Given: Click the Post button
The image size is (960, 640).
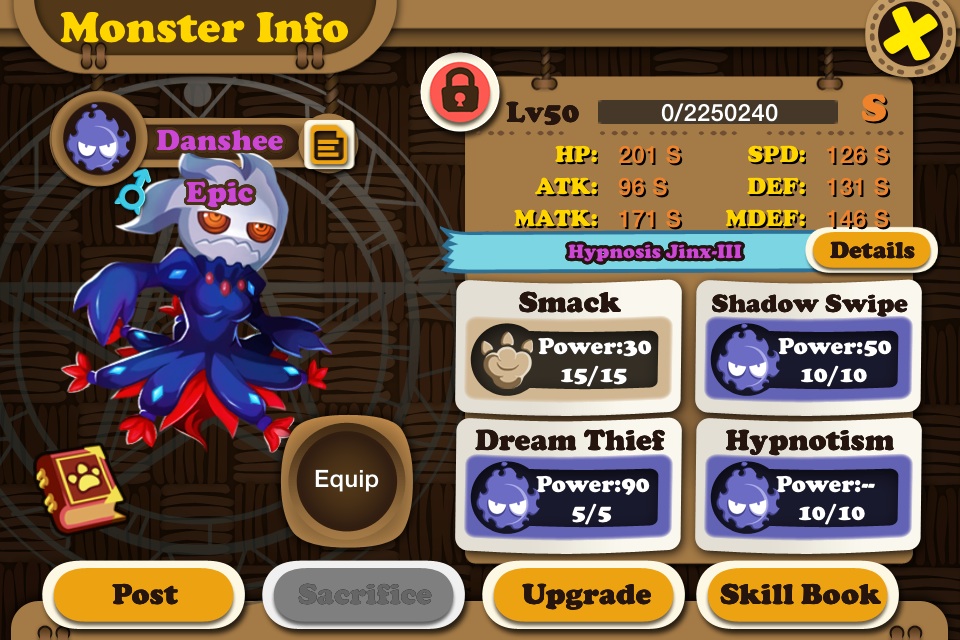Looking at the screenshot, I should click(144, 594).
